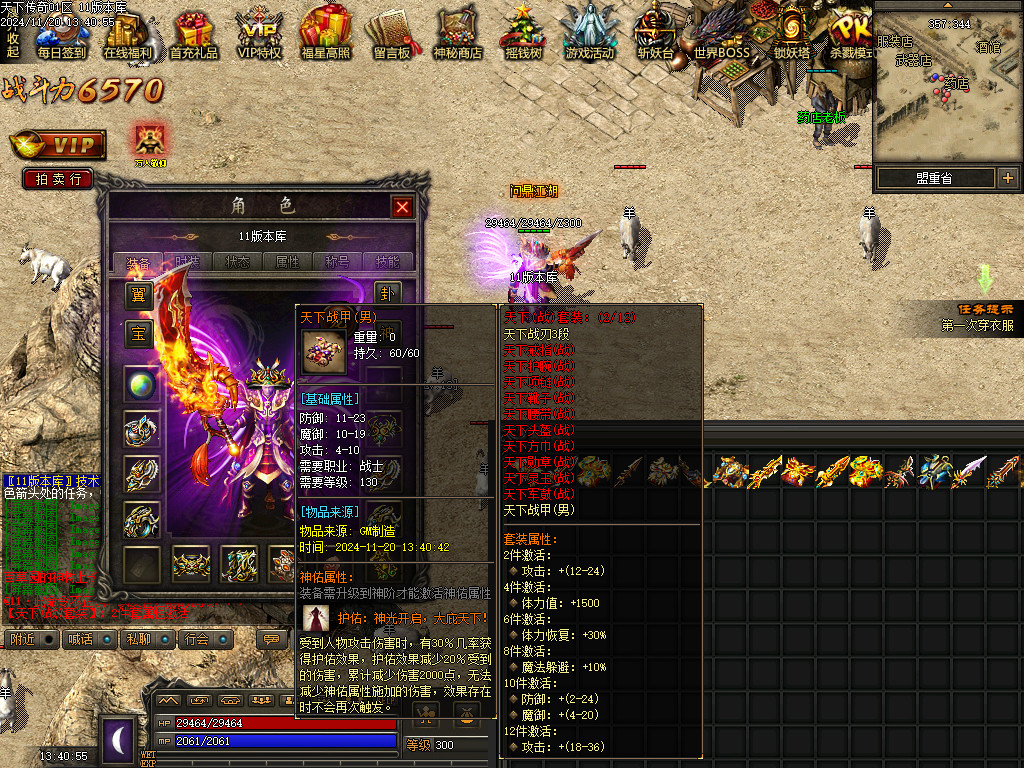Open the 摇钱树 money tree
Screen dimensions: 1024x768
(523, 35)
